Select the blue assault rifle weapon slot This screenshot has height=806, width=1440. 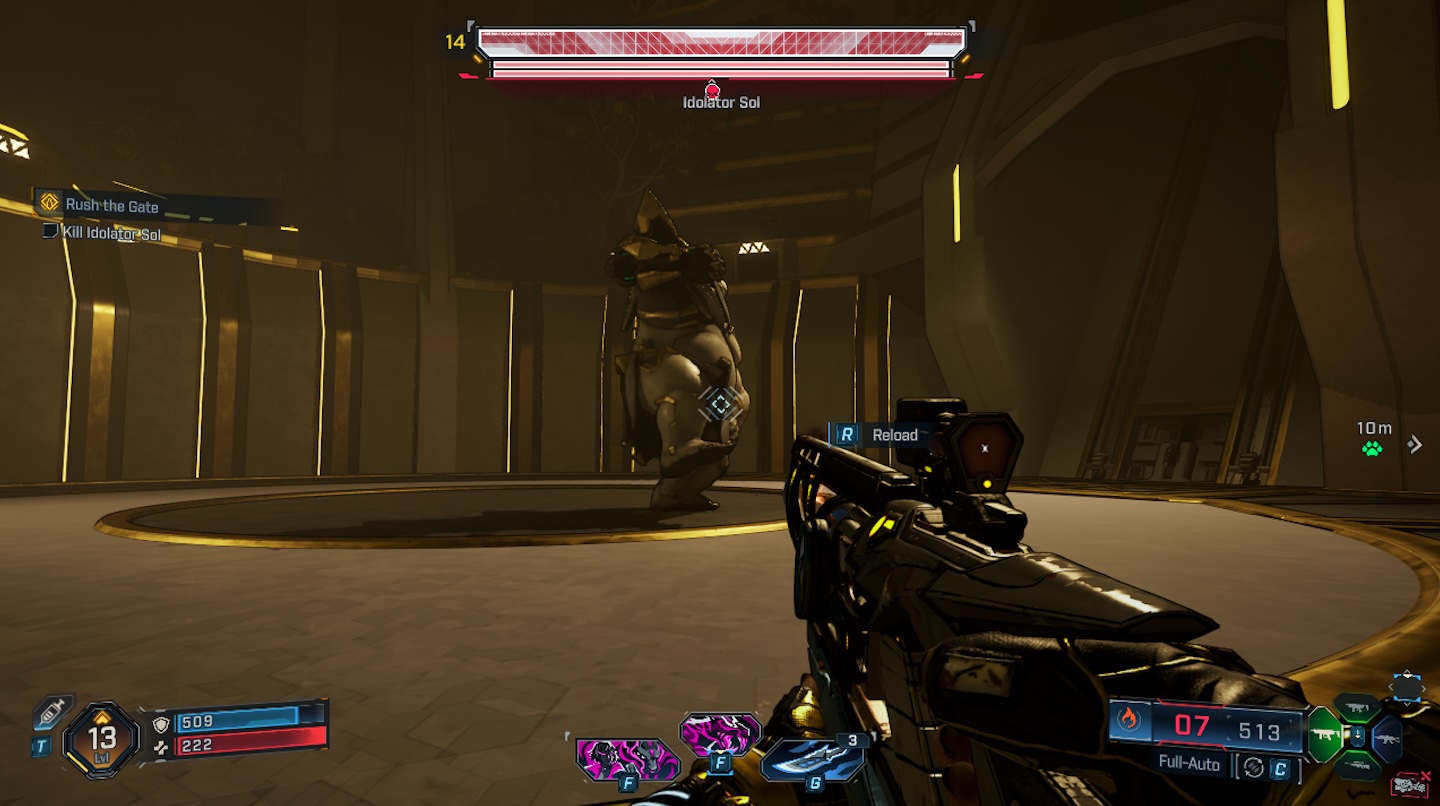(x=1388, y=740)
